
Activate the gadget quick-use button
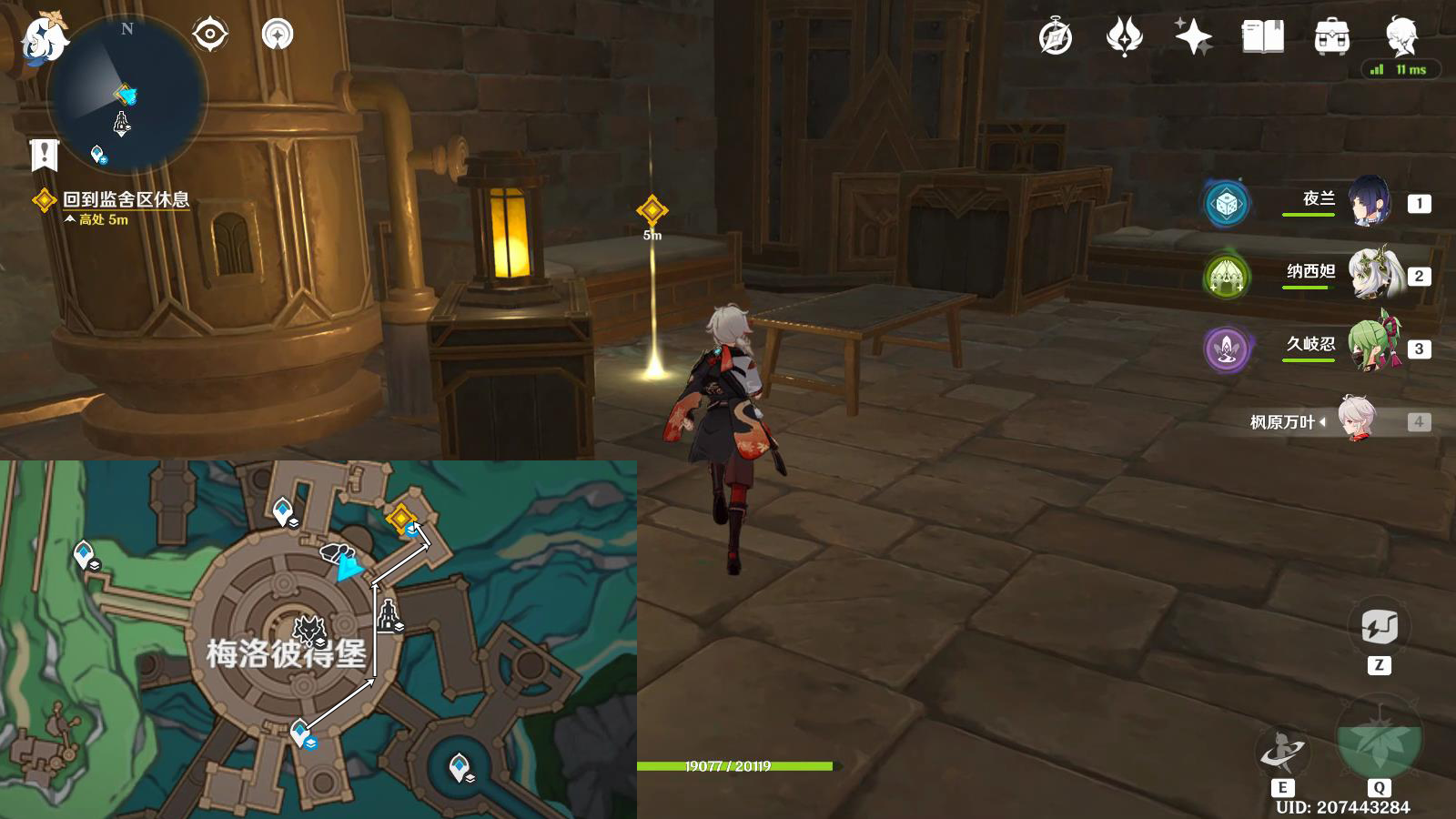pos(1379,628)
